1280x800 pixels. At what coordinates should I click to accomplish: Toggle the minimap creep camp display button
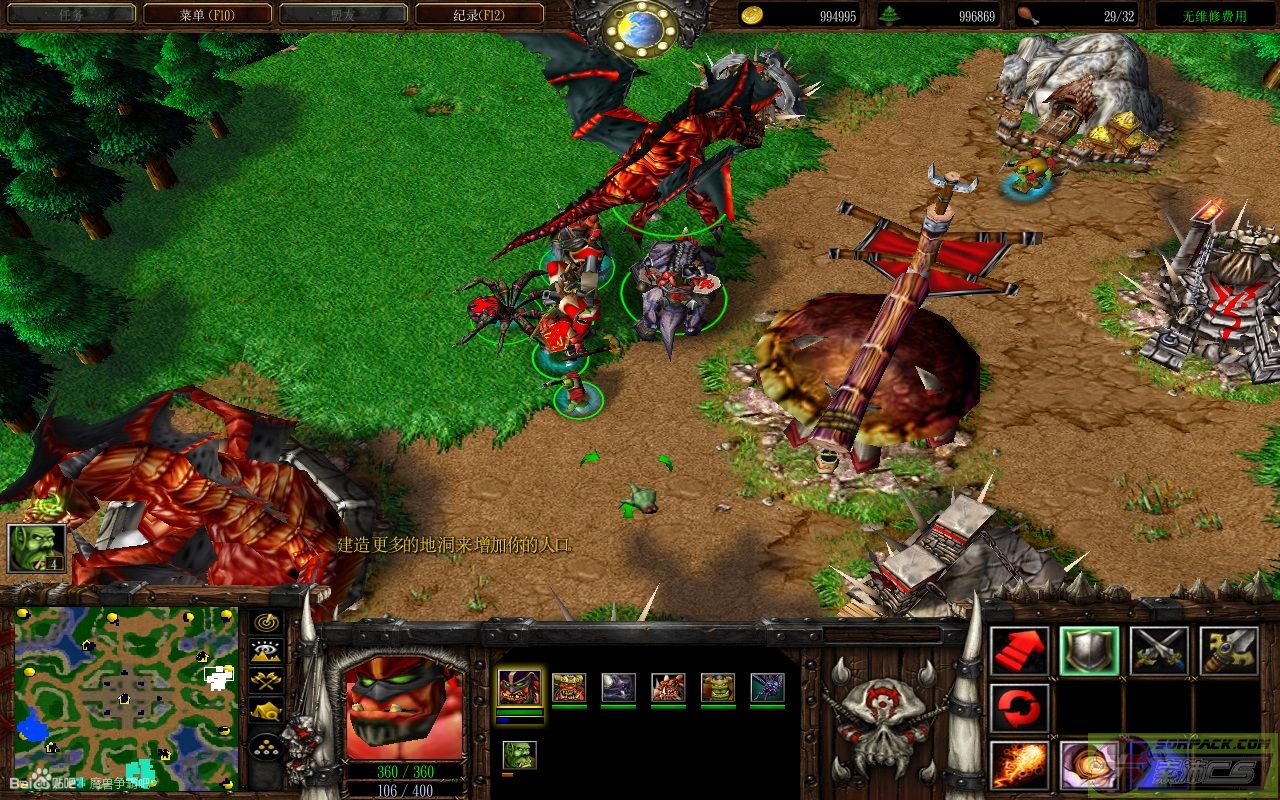point(265,712)
